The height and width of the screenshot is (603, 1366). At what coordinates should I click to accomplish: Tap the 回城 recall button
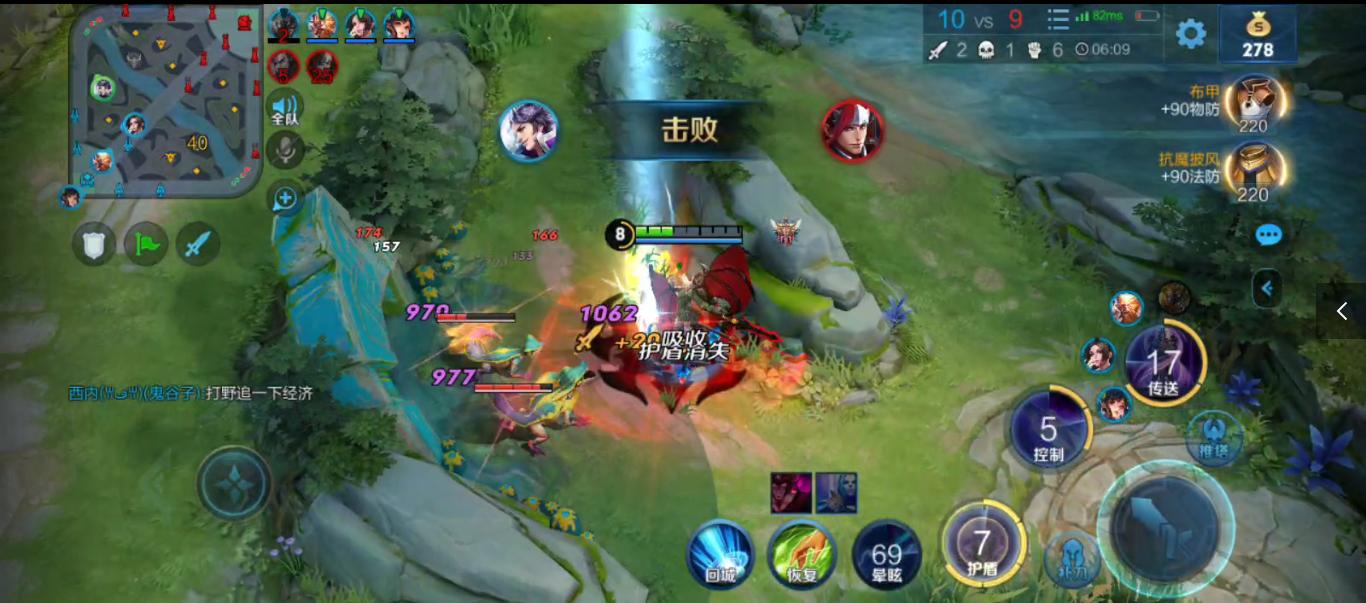(x=720, y=552)
